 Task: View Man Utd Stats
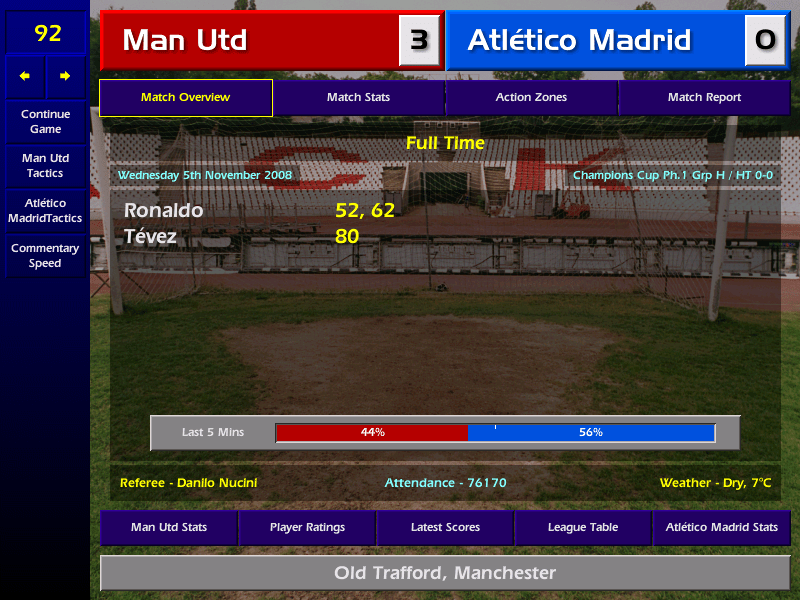pyautogui.click(x=169, y=527)
